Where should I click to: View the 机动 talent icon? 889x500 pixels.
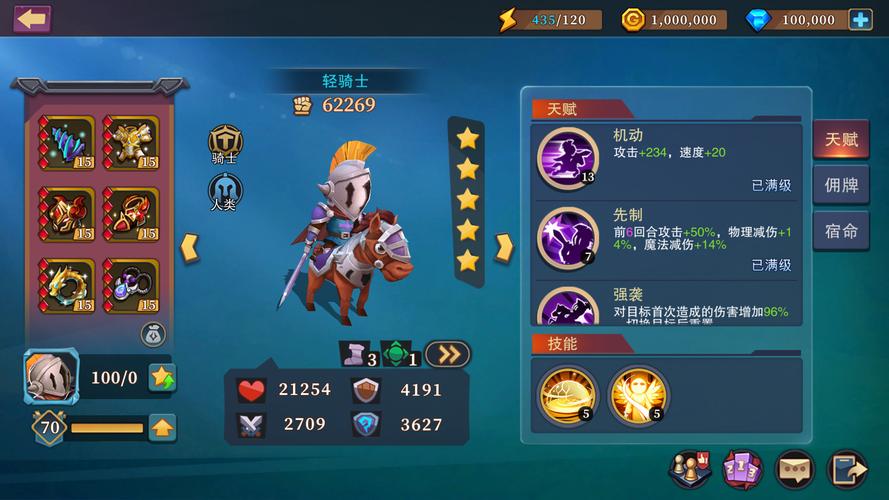tap(567, 157)
